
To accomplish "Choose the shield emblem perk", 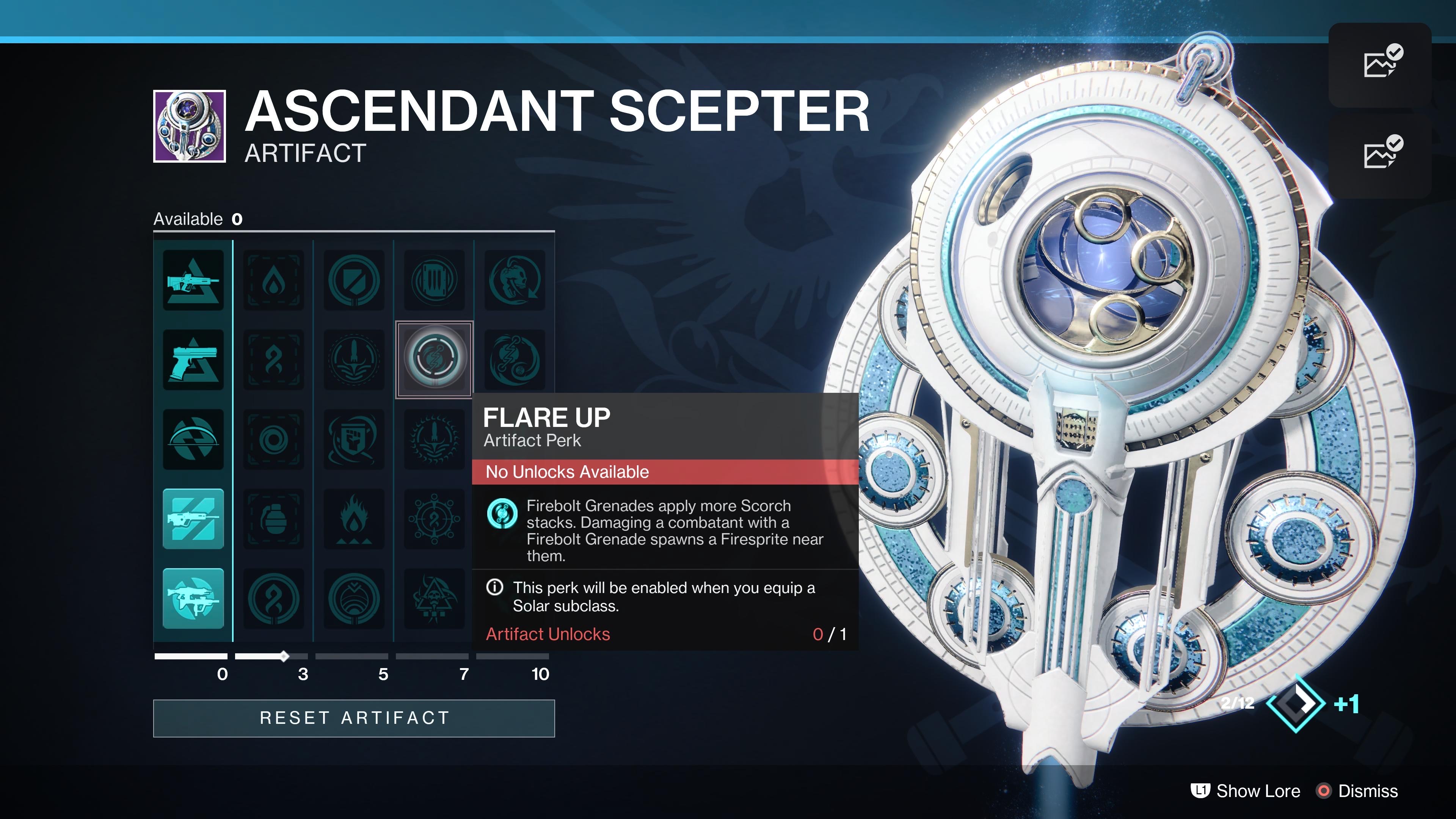I will [354, 280].
